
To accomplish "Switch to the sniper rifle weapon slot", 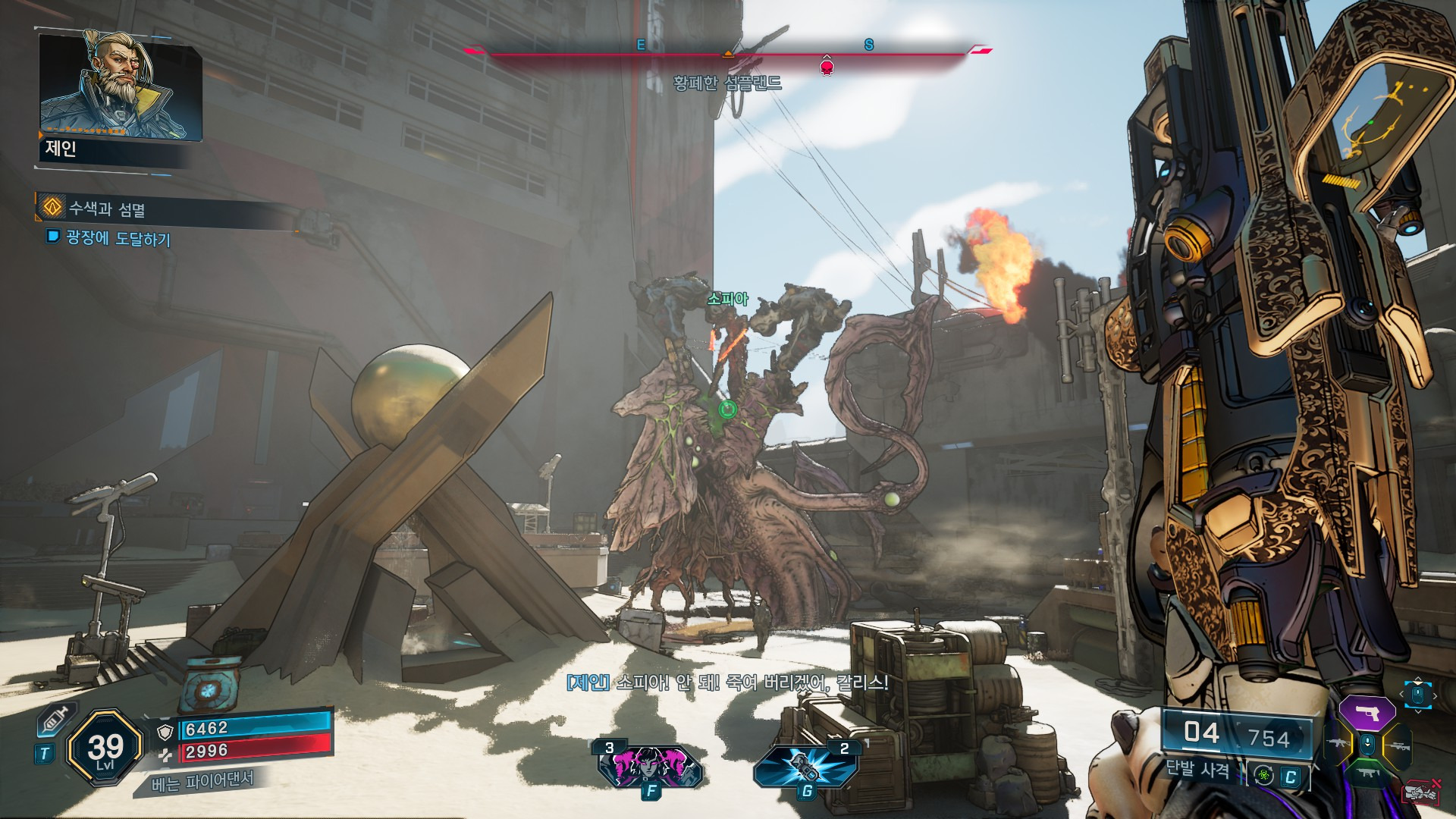I will point(1397,746).
